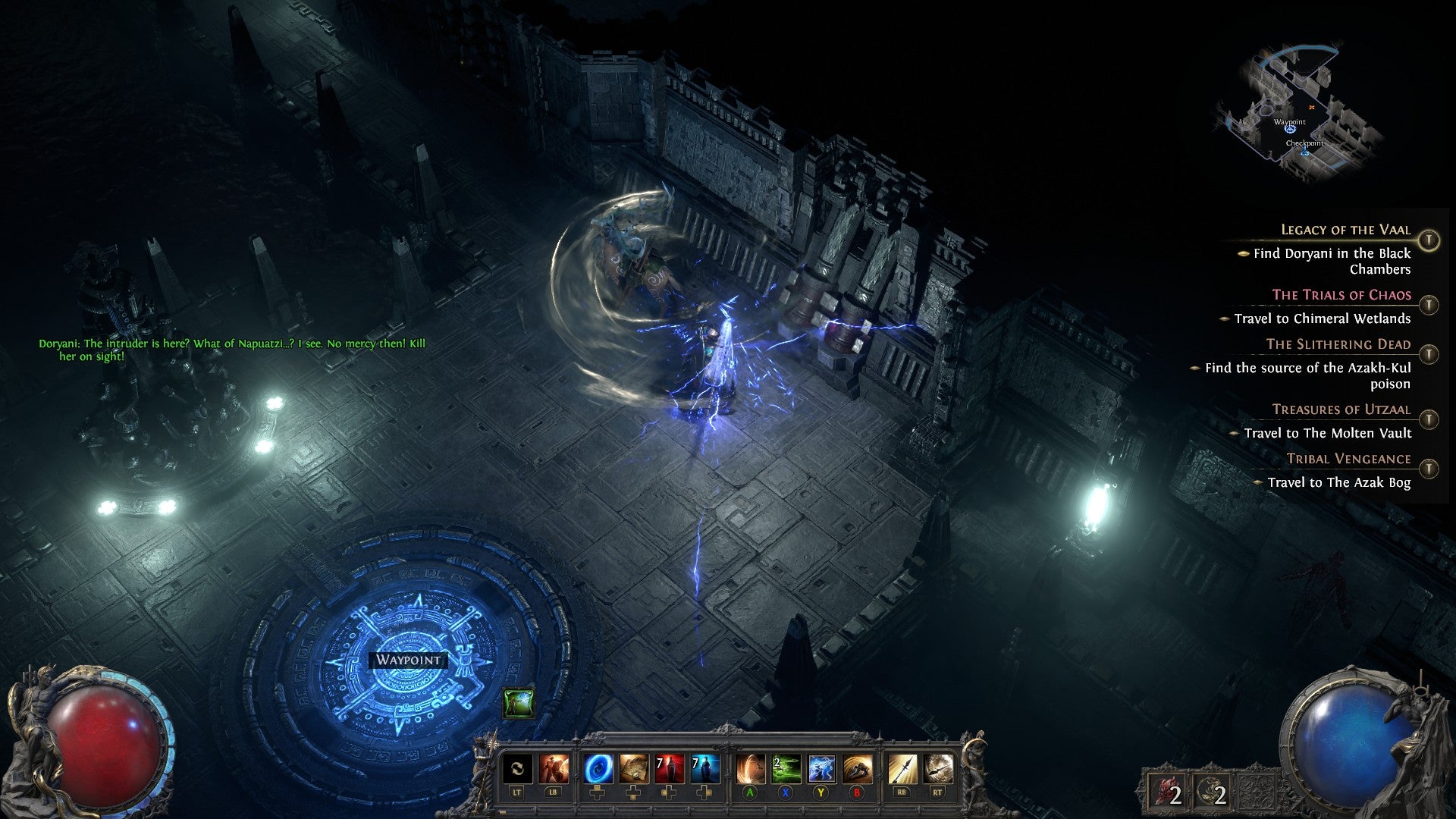Viewport: 1456px width, 819px height.
Task: Click the Travel to Chimeral Wetlands objective
Action: point(1323,318)
